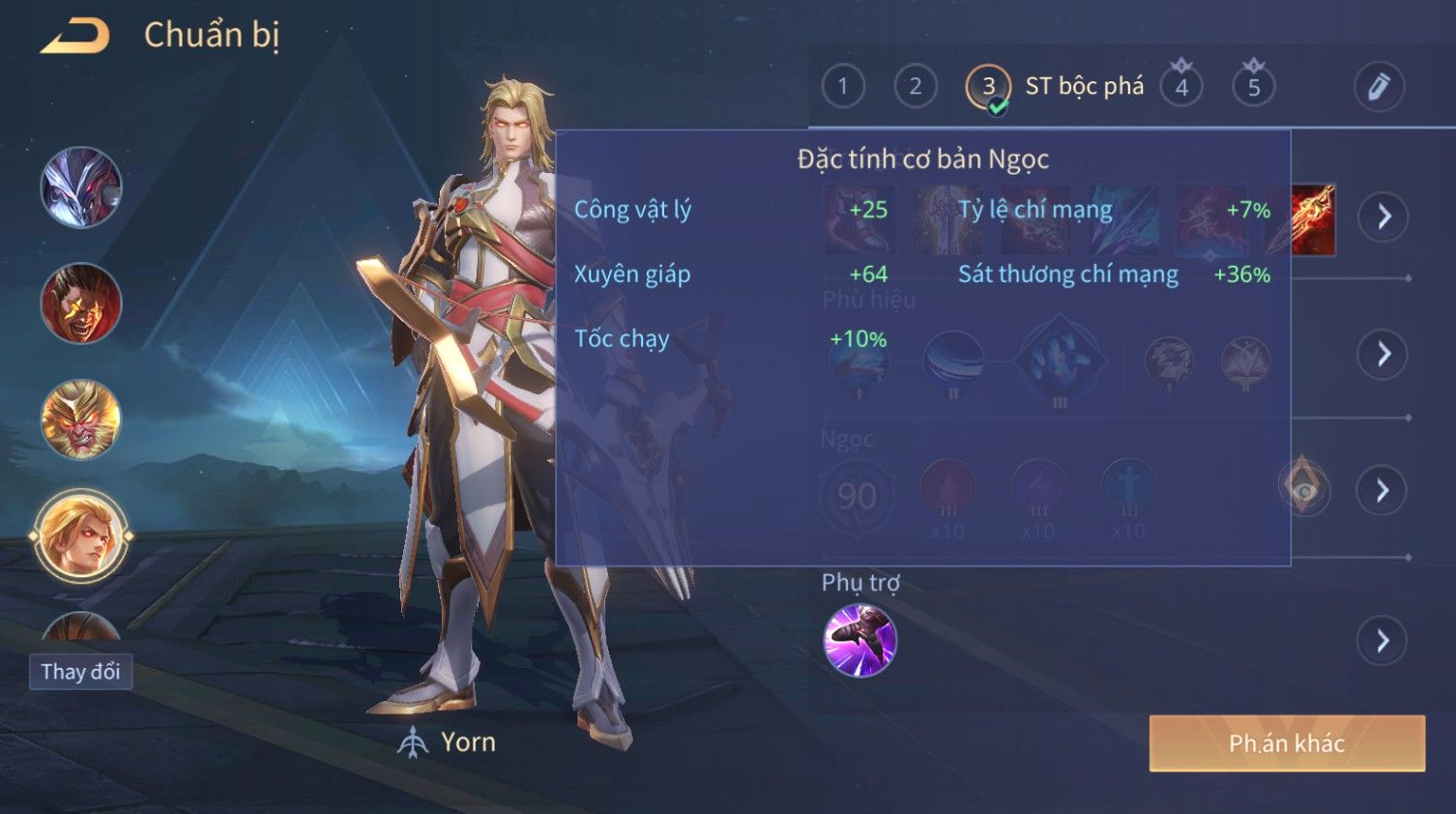The height and width of the screenshot is (814, 1456).
Task: Click the Thay đổi change button
Action: [80, 672]
